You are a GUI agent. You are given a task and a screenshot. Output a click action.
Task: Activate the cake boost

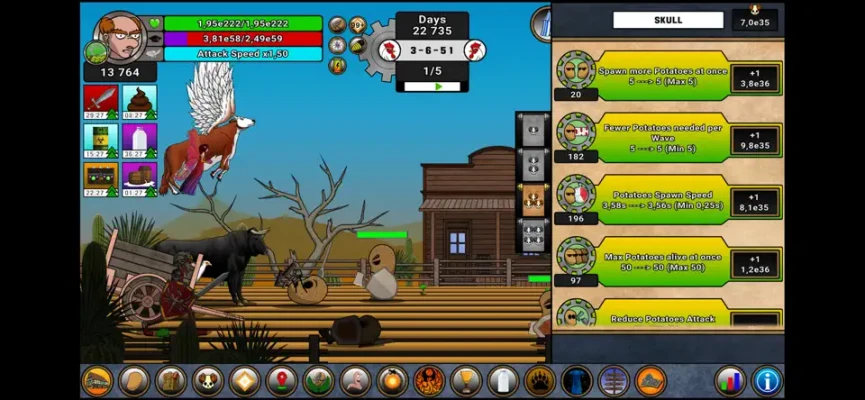click(x=139, y=179)
